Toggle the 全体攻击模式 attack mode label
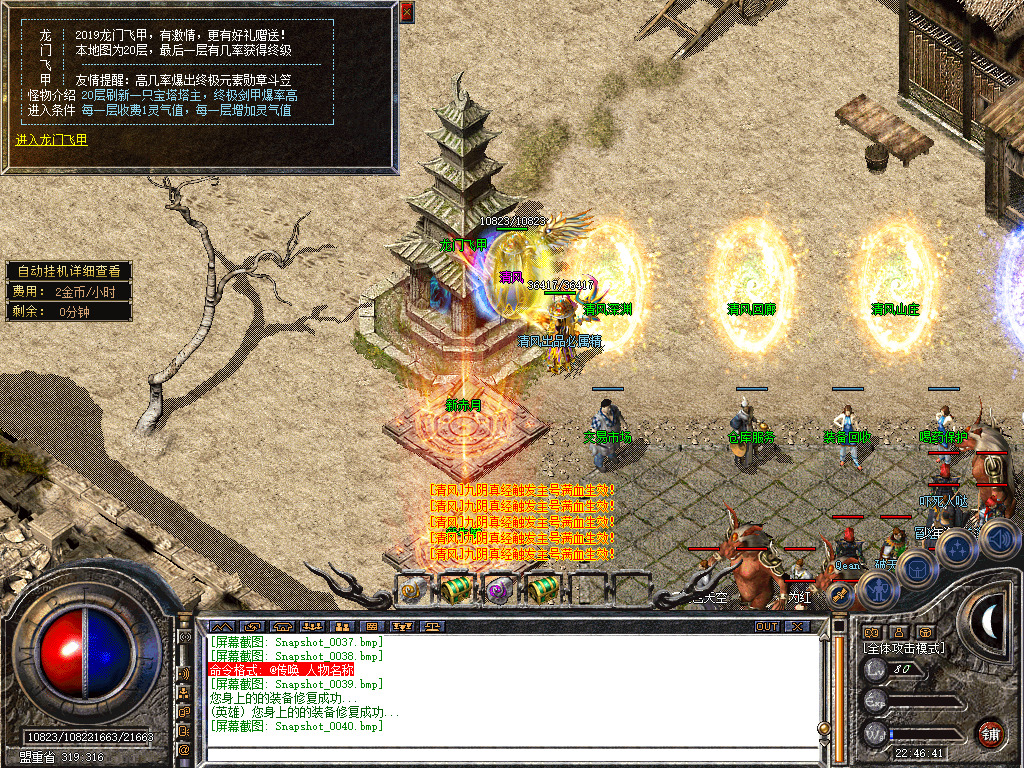The image size is (1024, 768). (903, 648)
